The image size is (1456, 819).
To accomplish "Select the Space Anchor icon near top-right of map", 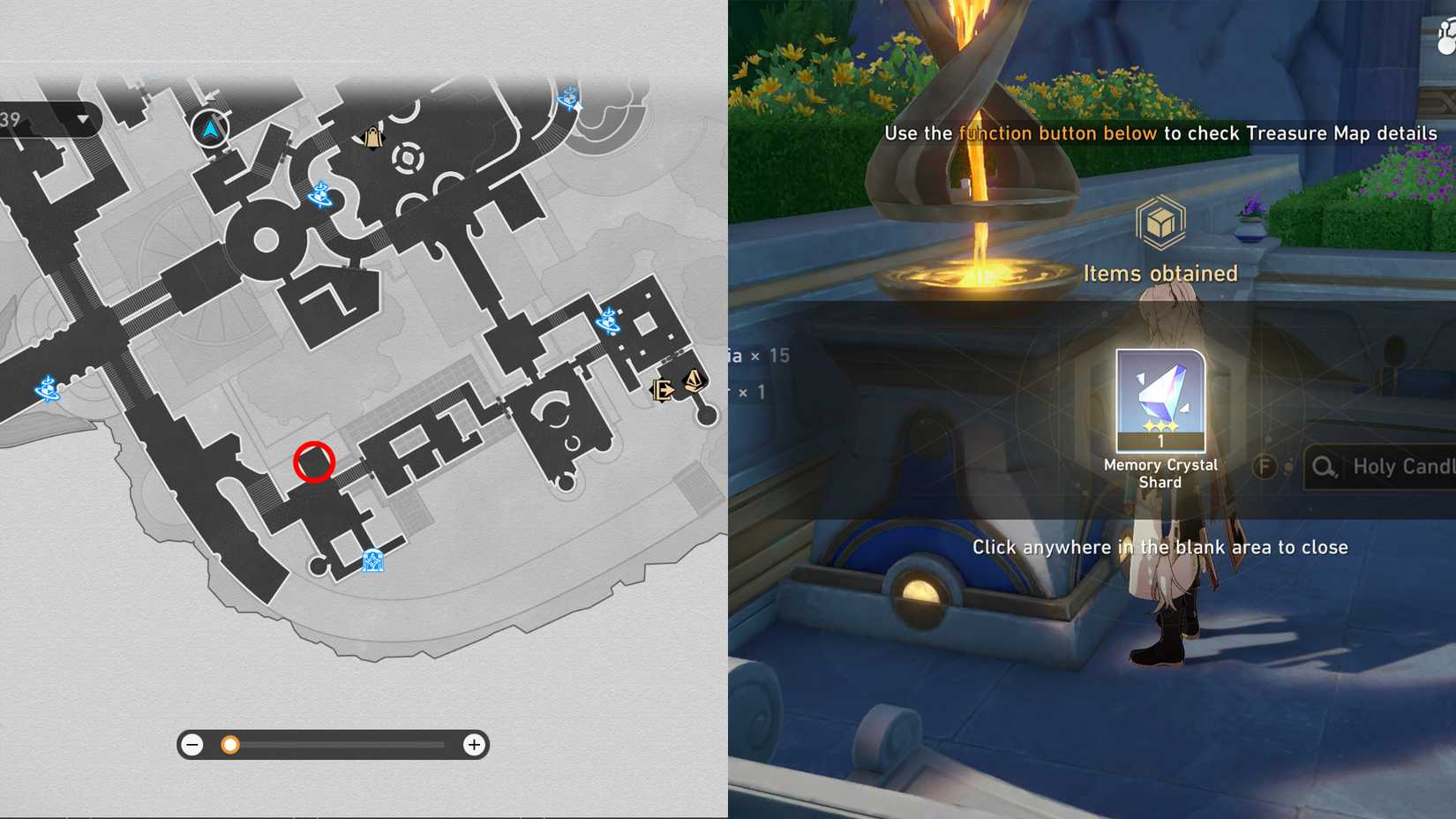I will 569,99.
